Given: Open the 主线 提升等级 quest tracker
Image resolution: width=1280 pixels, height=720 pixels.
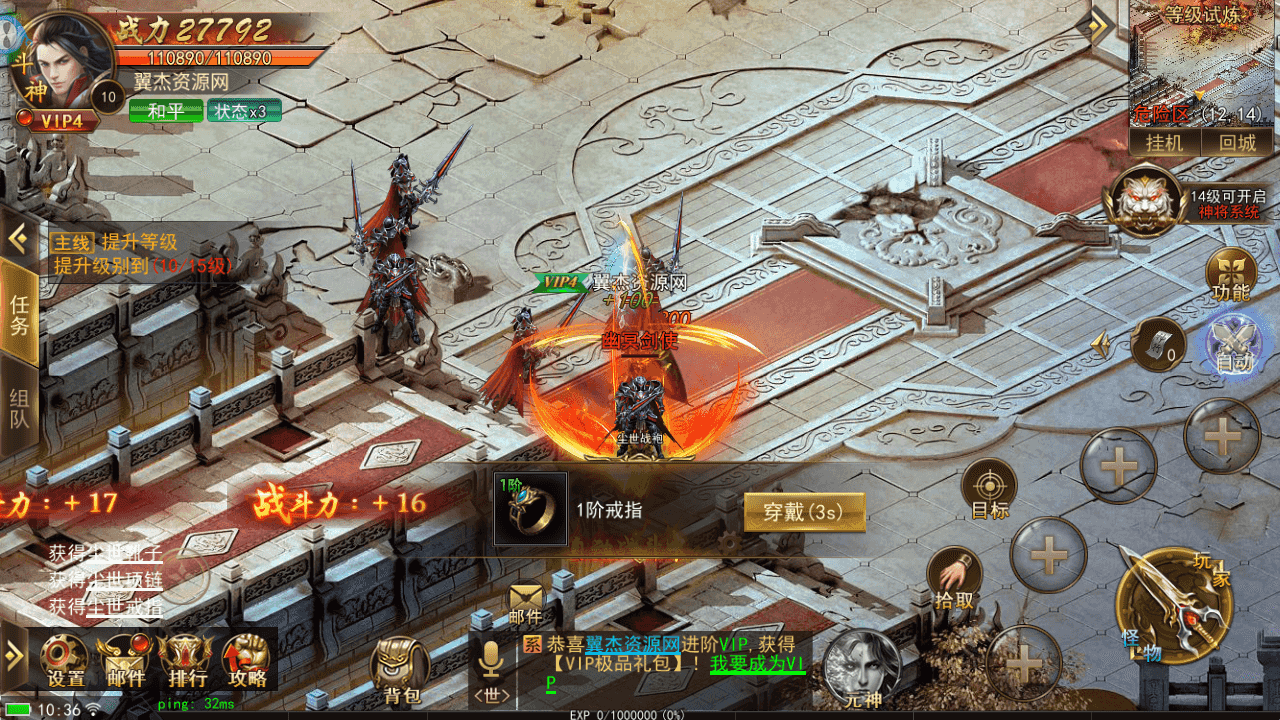Looking at the screenshot, I should 140,254.
